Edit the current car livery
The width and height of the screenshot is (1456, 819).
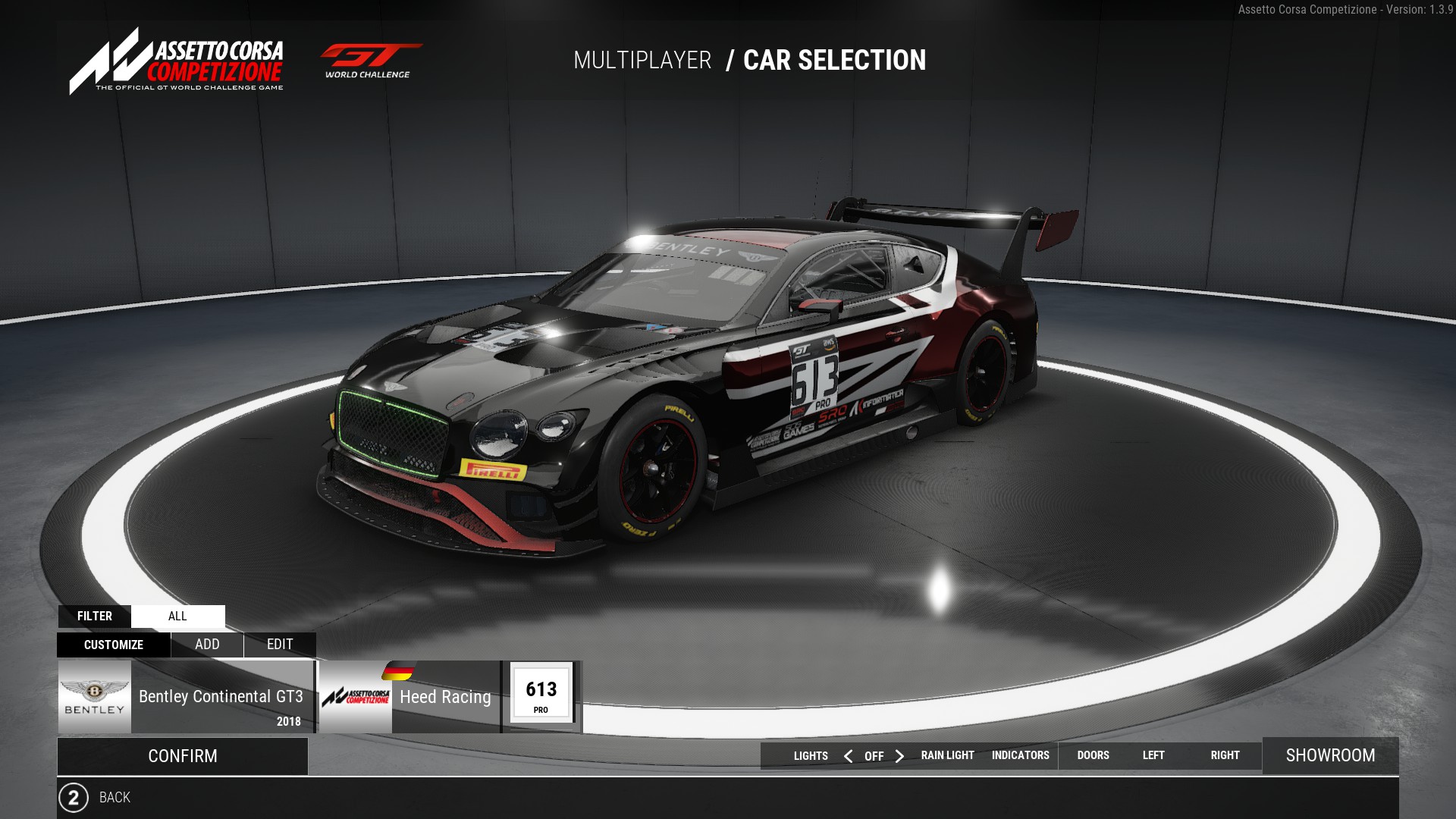coord(280,645)
